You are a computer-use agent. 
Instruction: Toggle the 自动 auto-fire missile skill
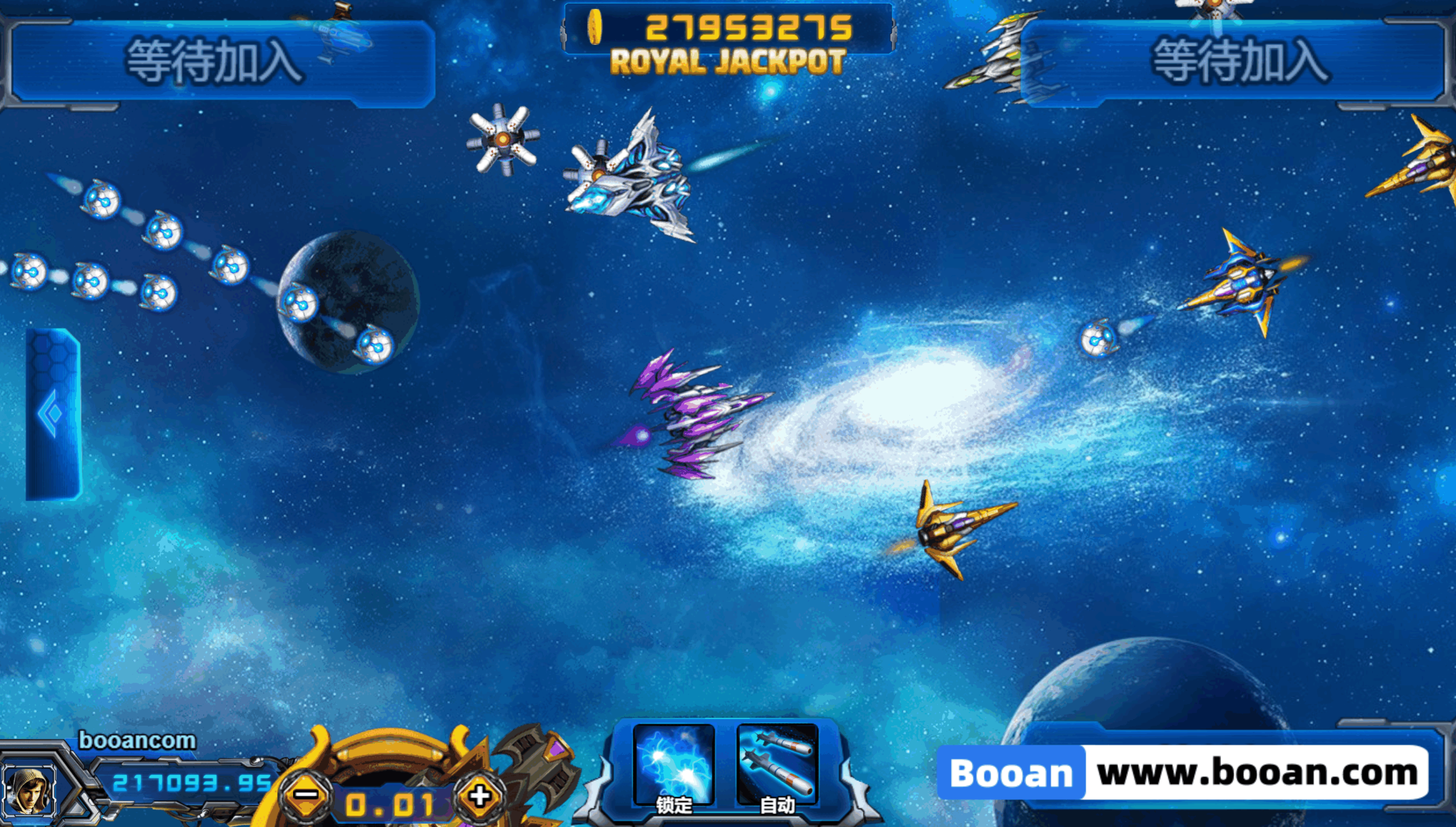tap(777, 767)
